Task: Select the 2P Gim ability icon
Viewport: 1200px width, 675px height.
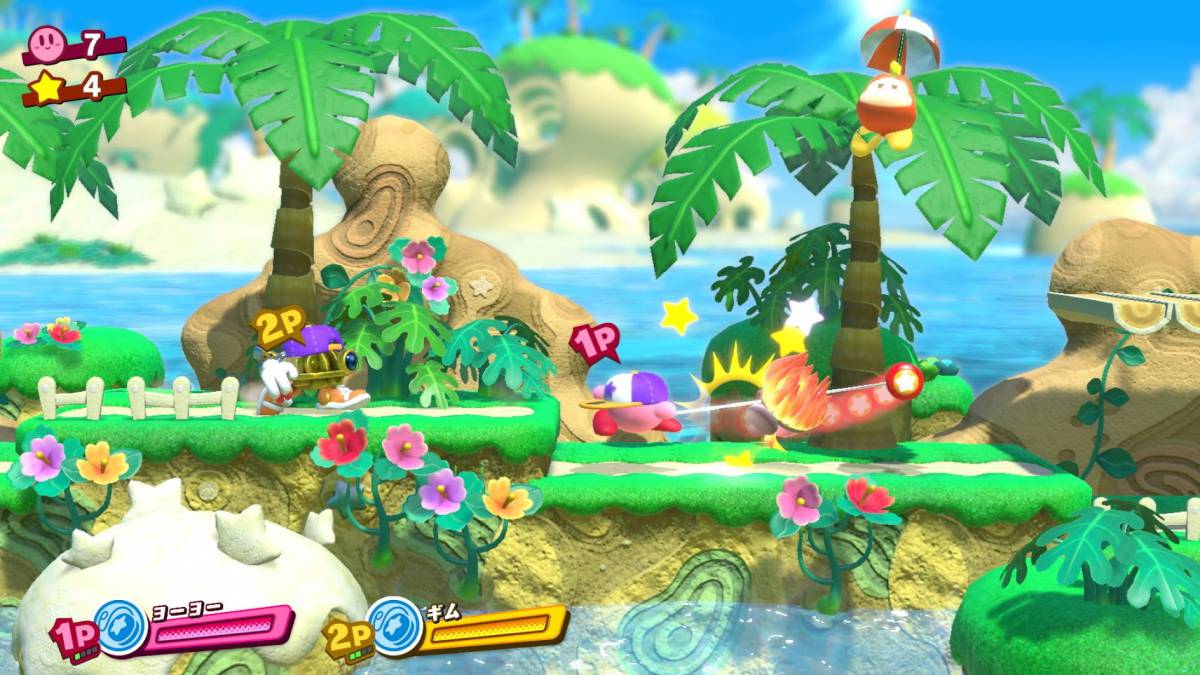Action: point(395,626)
